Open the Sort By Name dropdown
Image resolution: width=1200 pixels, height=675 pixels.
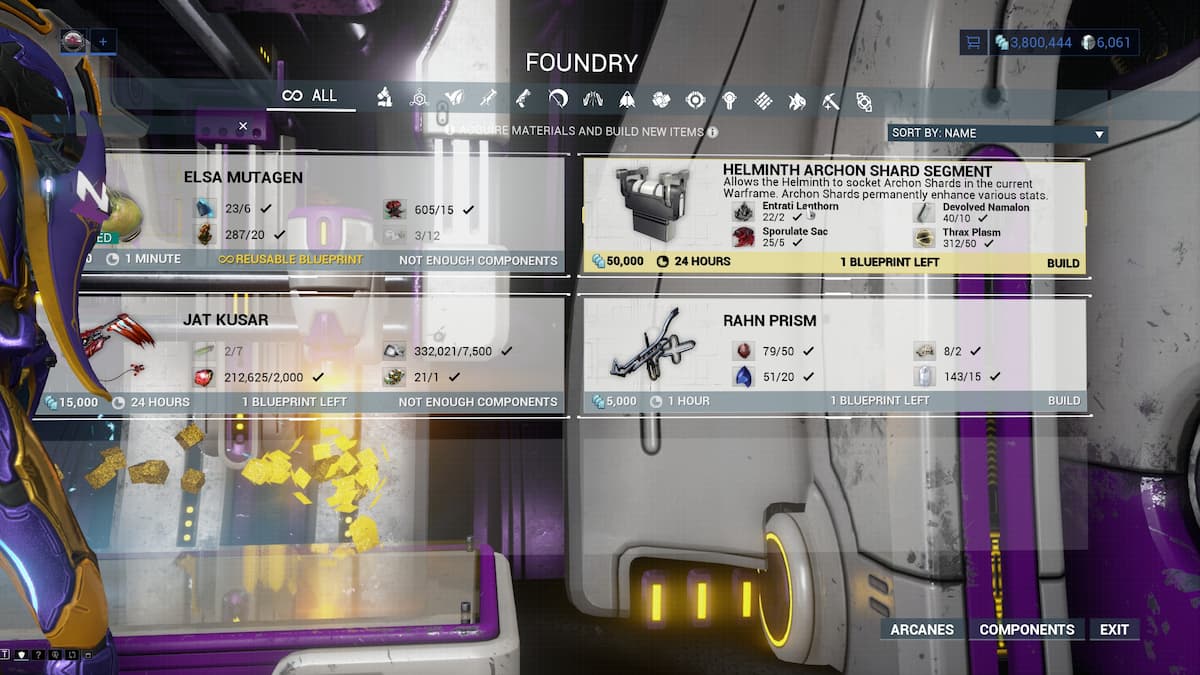click(997, 133)
